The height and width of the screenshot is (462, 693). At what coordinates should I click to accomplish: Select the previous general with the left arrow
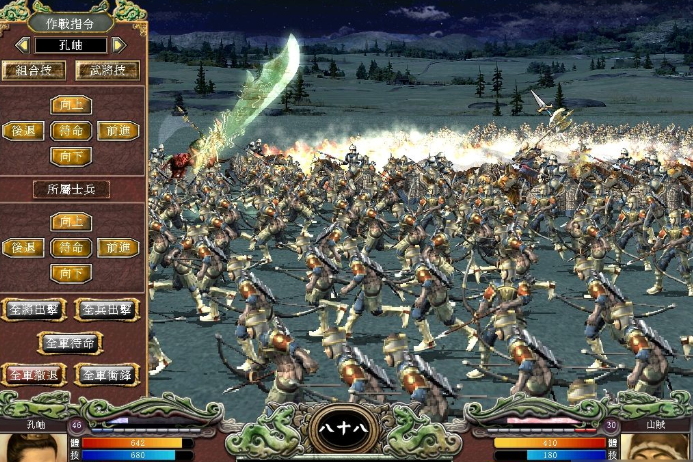point(21,45)
